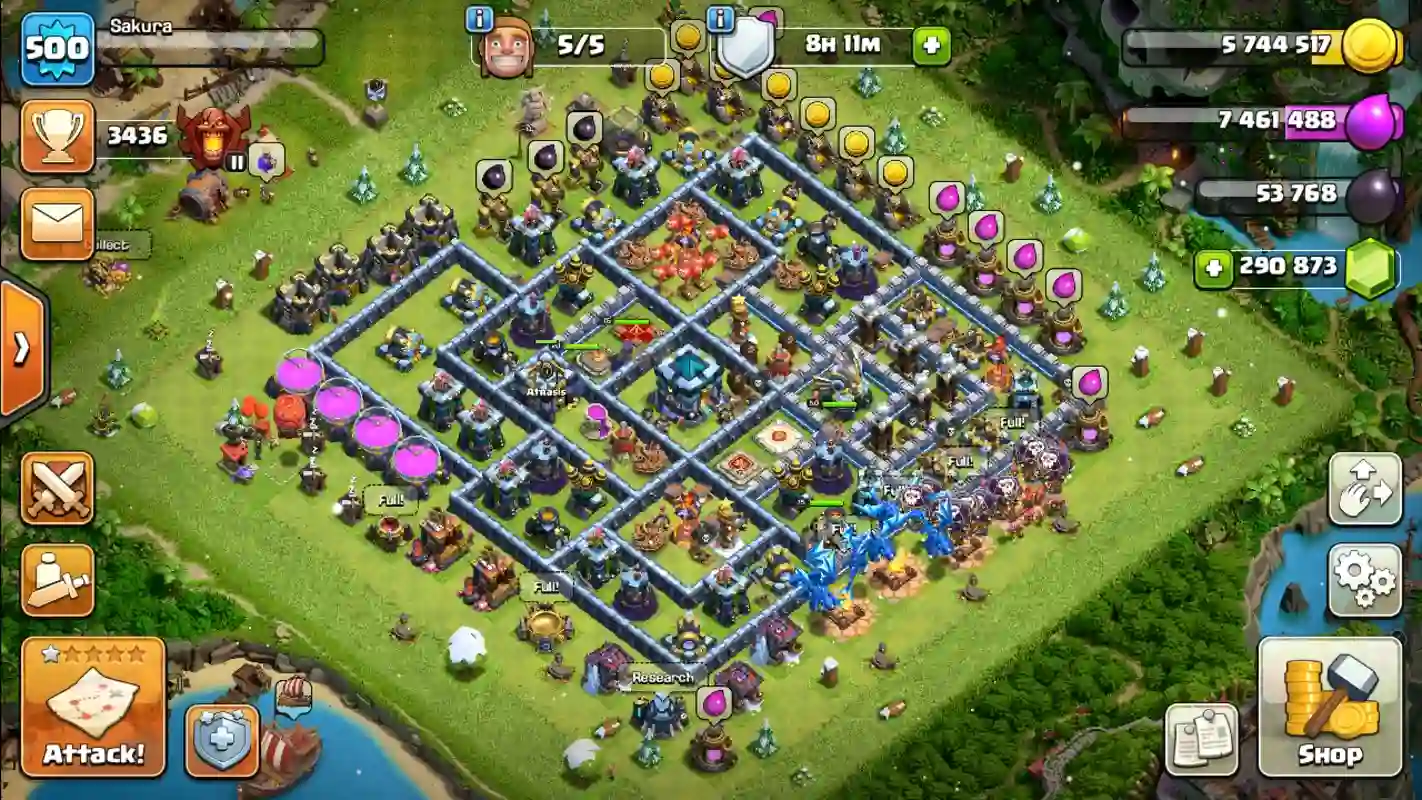The width and height of the screenshot is (1422, 800).
Task: Open the level 500 player profile
Action: 57,48
